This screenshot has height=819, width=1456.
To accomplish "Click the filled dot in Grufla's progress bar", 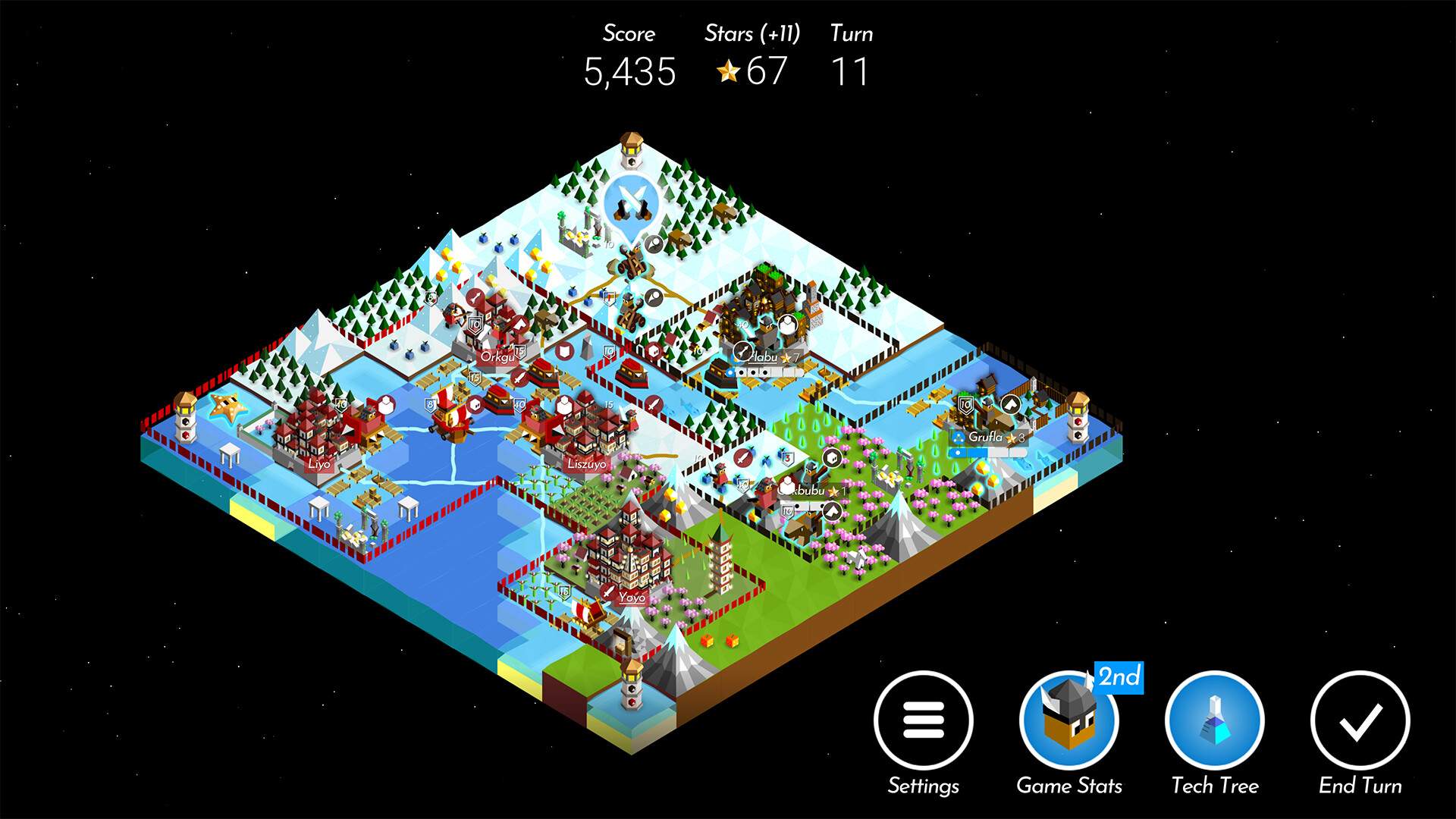I will [x=959, y=453].
